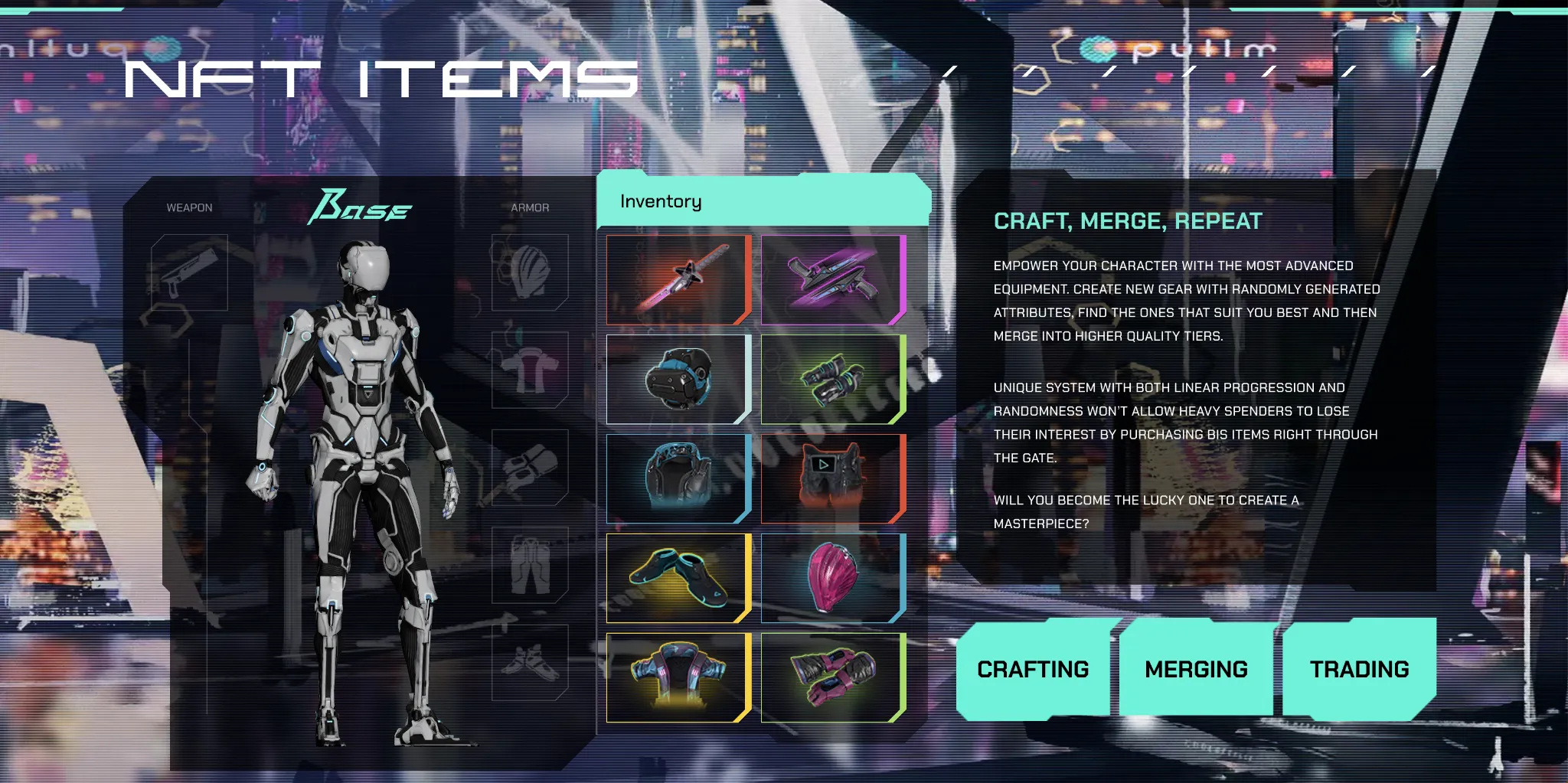Screen dimensions: 1568x783
Task: Click the blue helmet inventory item
Action: tap(677, 378)
